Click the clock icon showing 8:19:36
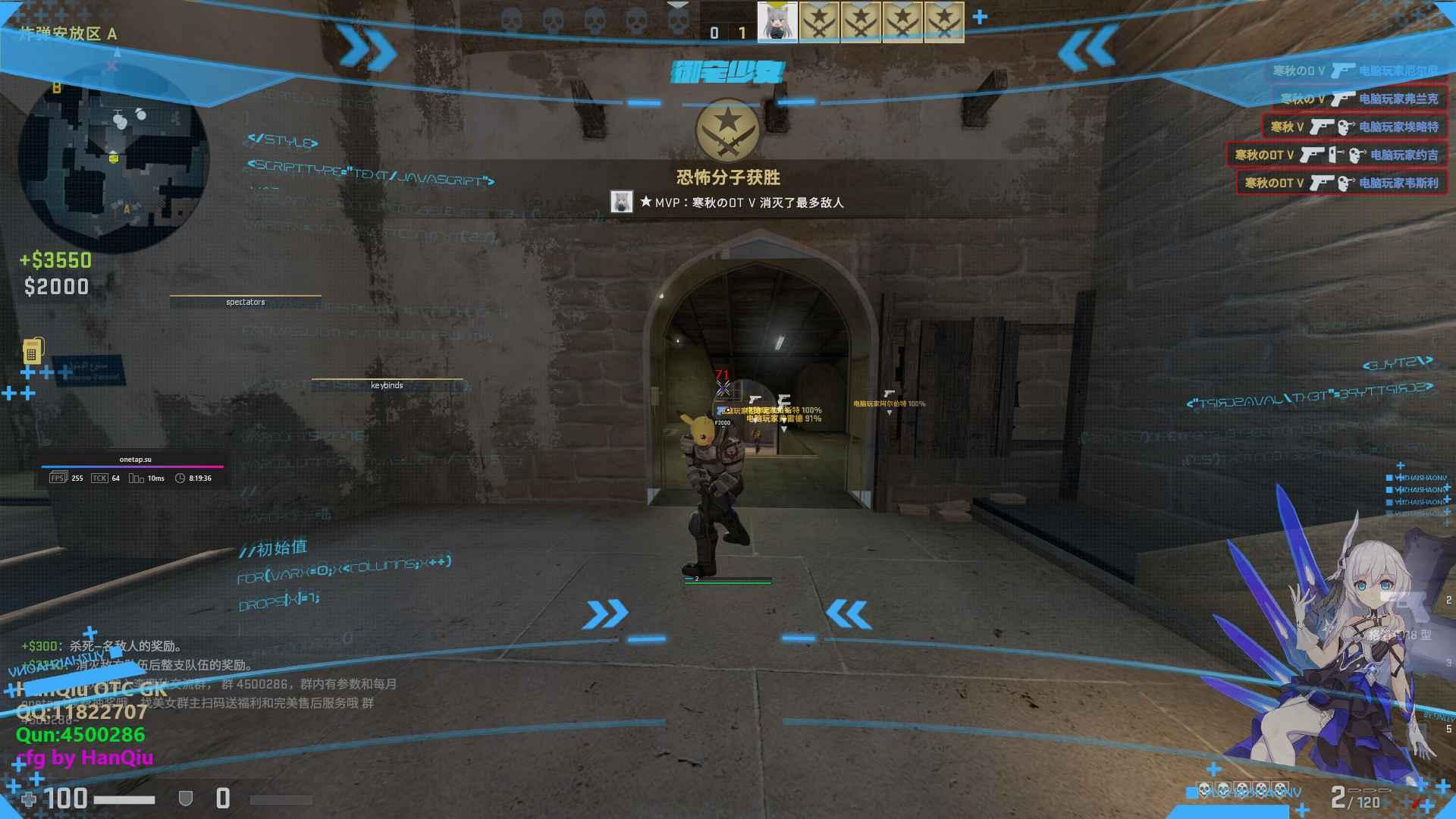 180,479
